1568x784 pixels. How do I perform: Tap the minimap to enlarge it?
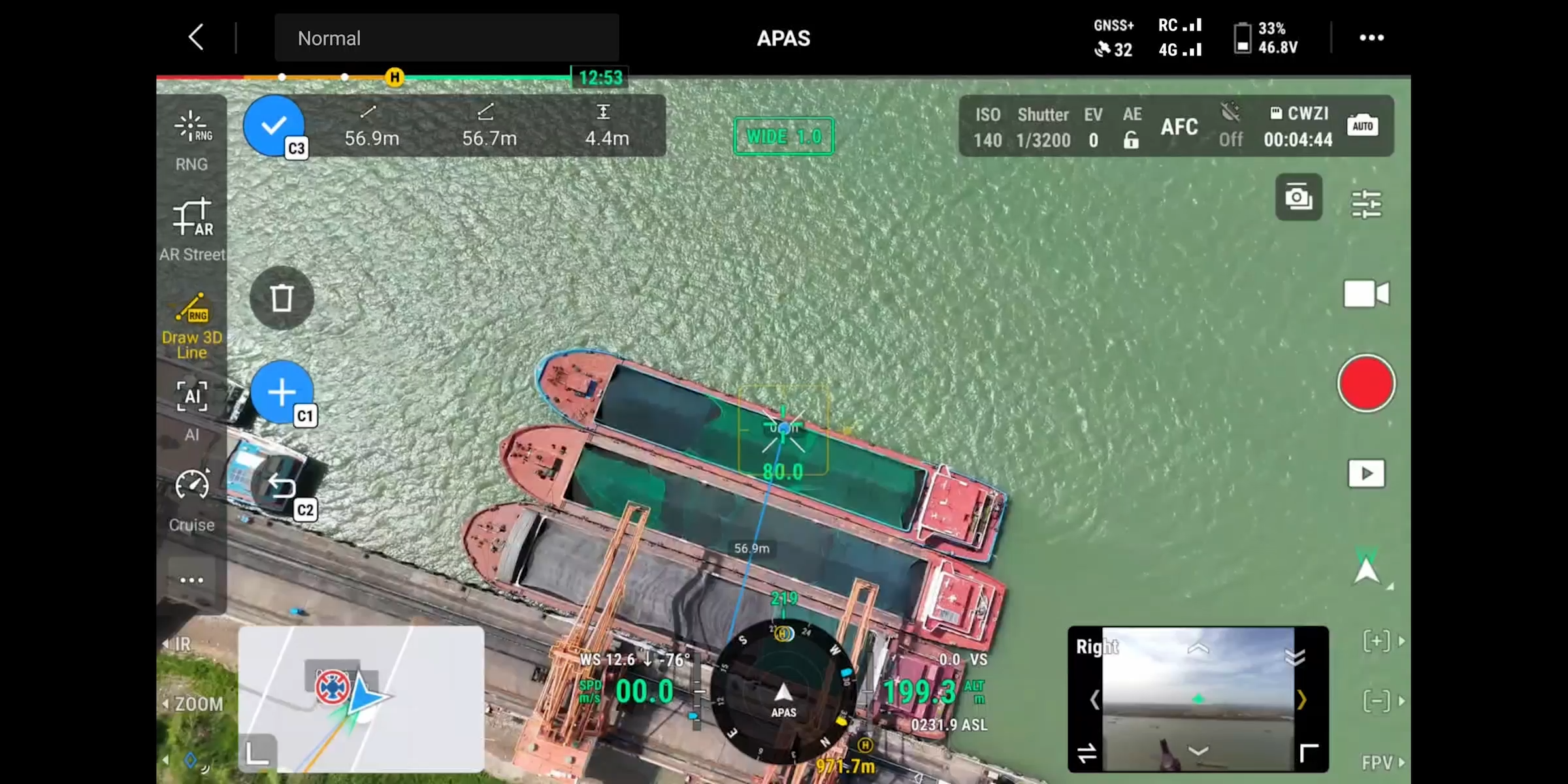click(361, 700)
